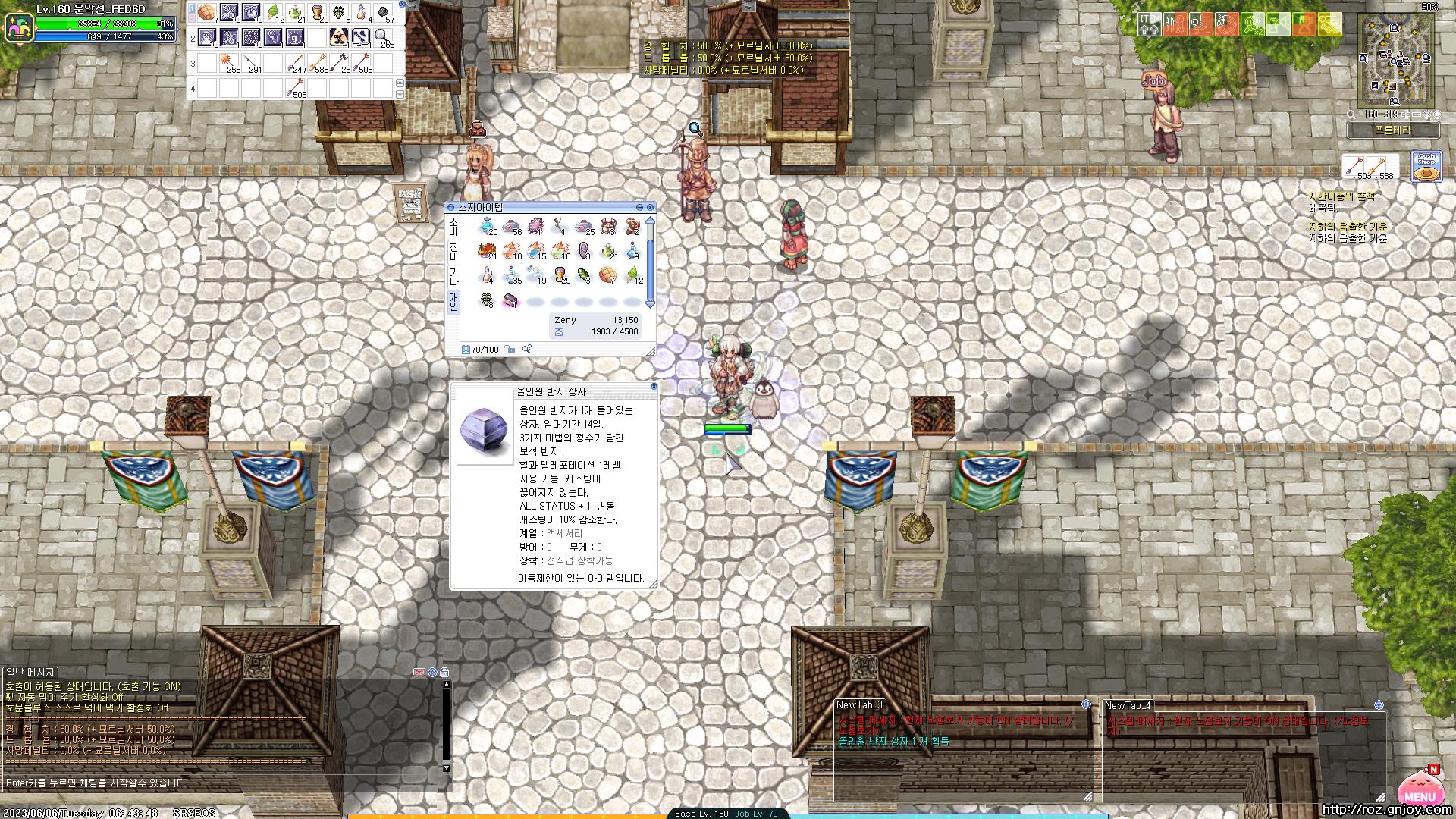Select the green potion hotbar slot
The width and height of the screenshot is (1456, 819).
[x=295, y=13]
